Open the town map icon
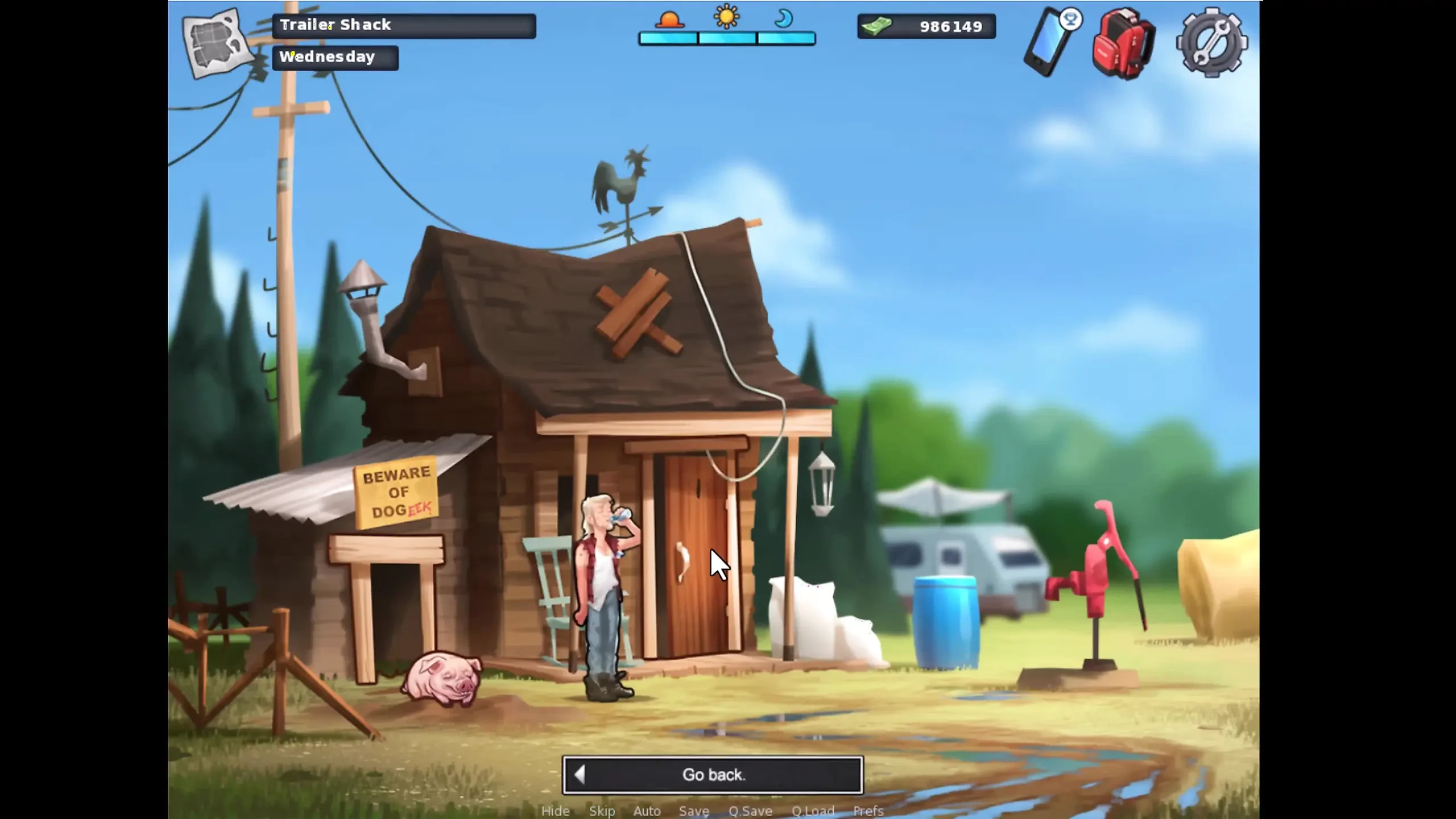 (217, 43)
